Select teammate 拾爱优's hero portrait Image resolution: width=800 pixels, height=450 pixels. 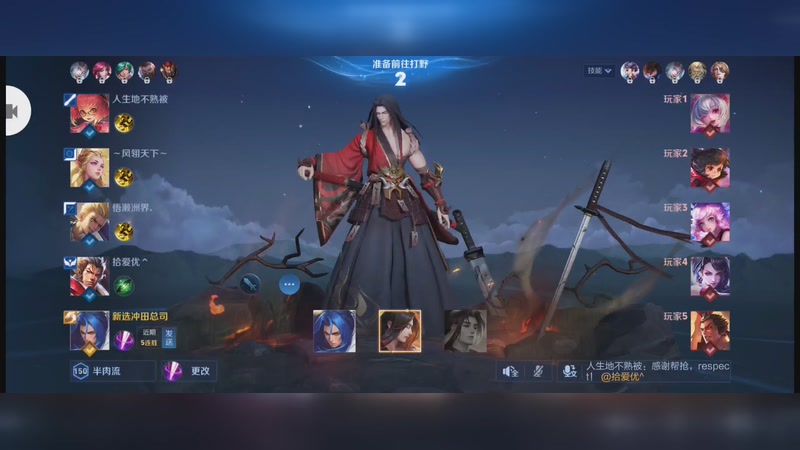pos(89,277)
